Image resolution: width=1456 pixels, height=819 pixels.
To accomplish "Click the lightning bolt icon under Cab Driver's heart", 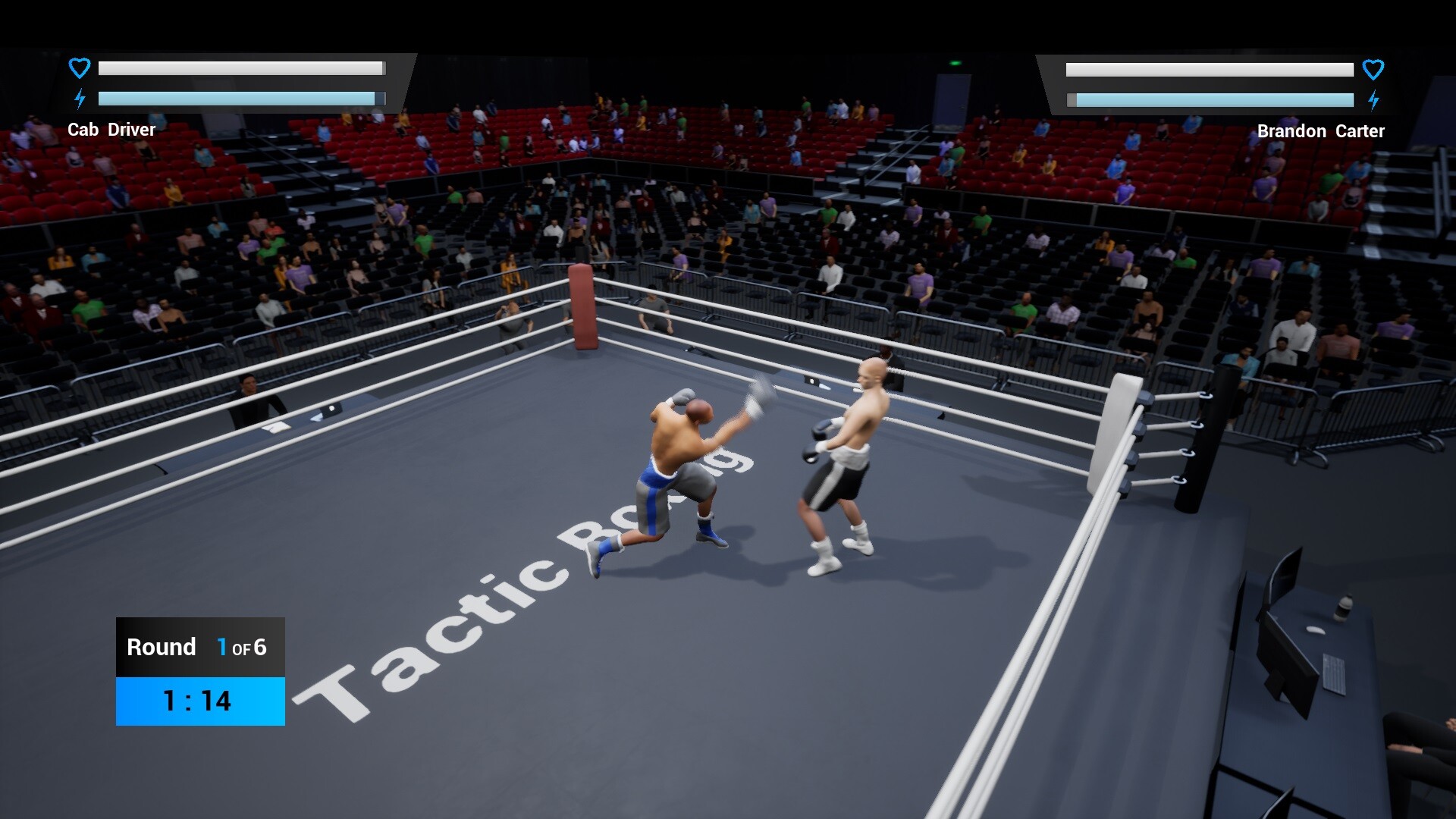I will point(79,98).
